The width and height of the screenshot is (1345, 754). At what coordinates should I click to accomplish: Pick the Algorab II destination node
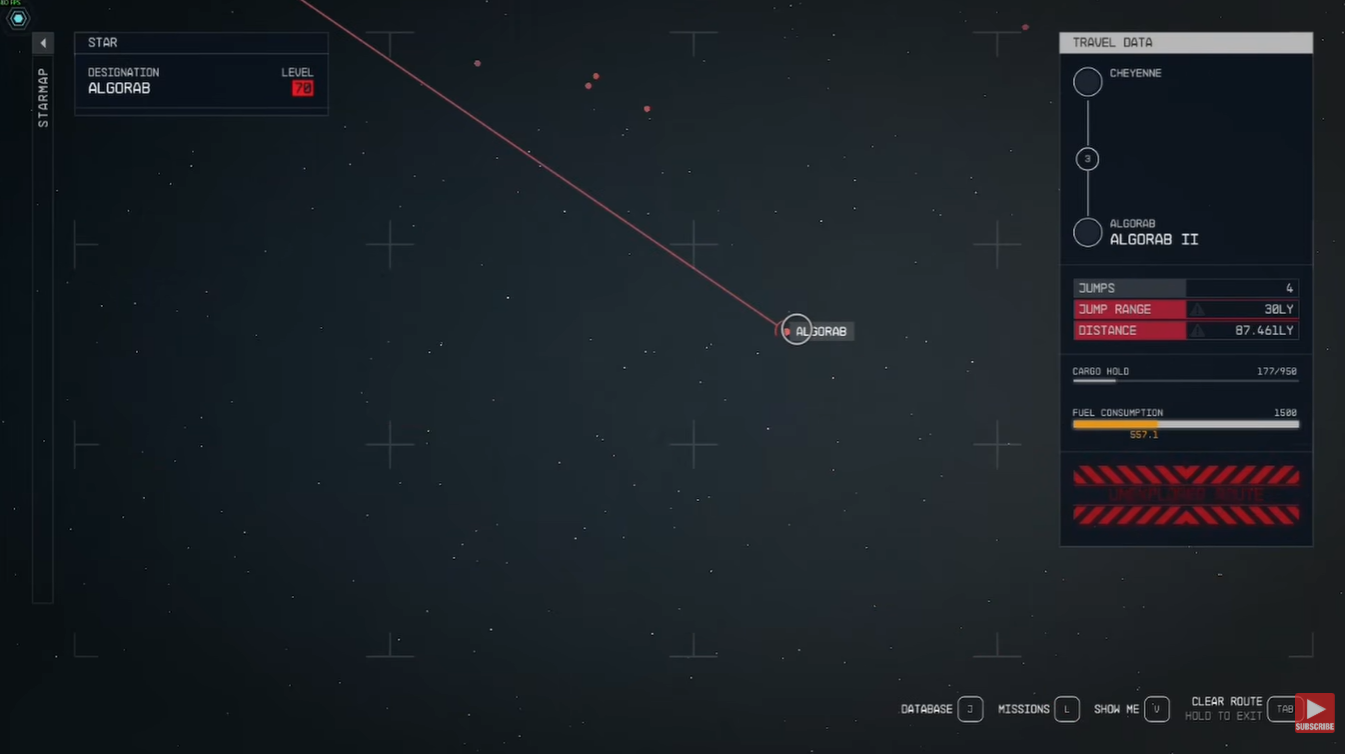pos(1087,232)
